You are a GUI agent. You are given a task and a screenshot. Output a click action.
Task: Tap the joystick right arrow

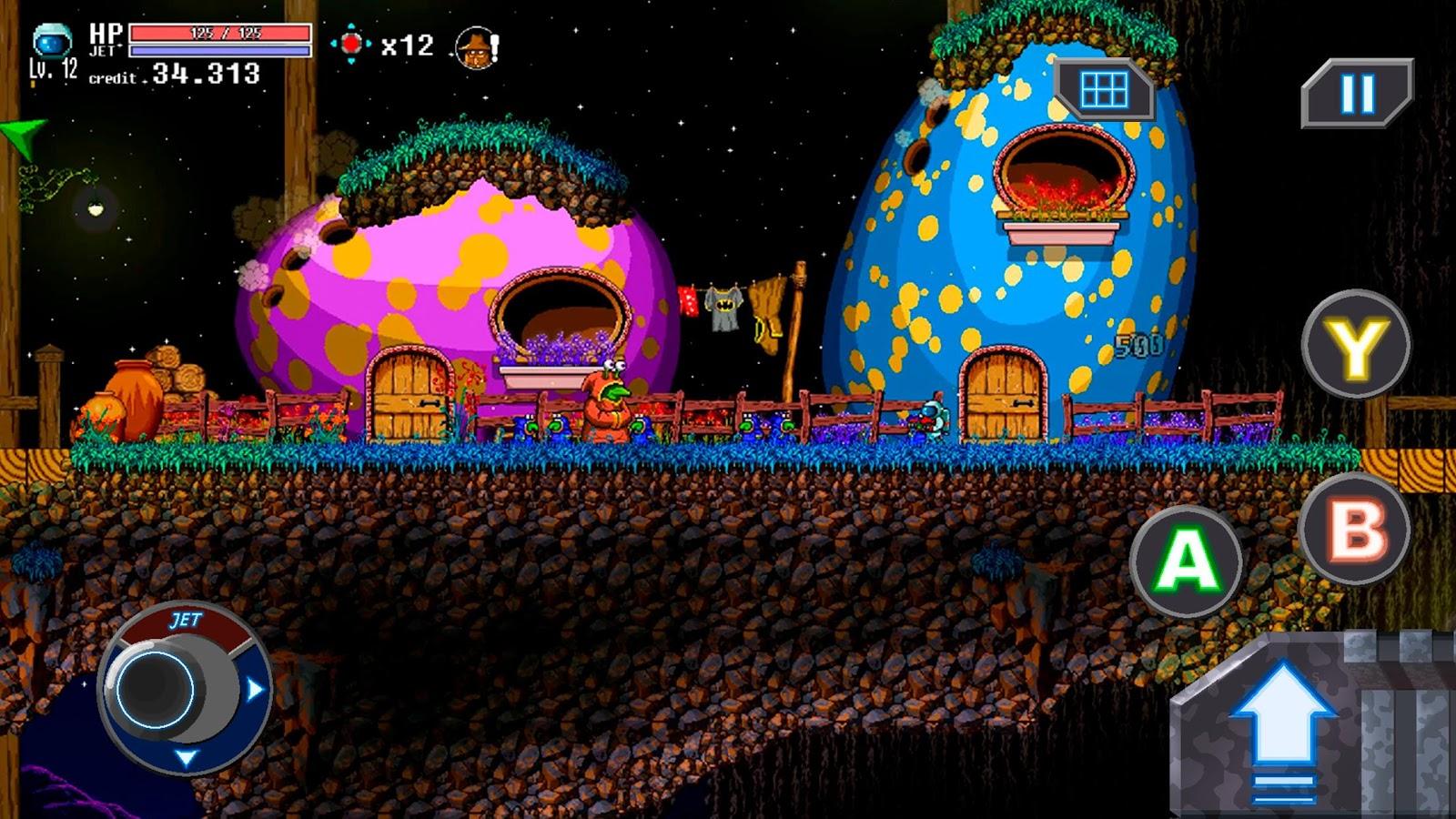pos(255,689)
